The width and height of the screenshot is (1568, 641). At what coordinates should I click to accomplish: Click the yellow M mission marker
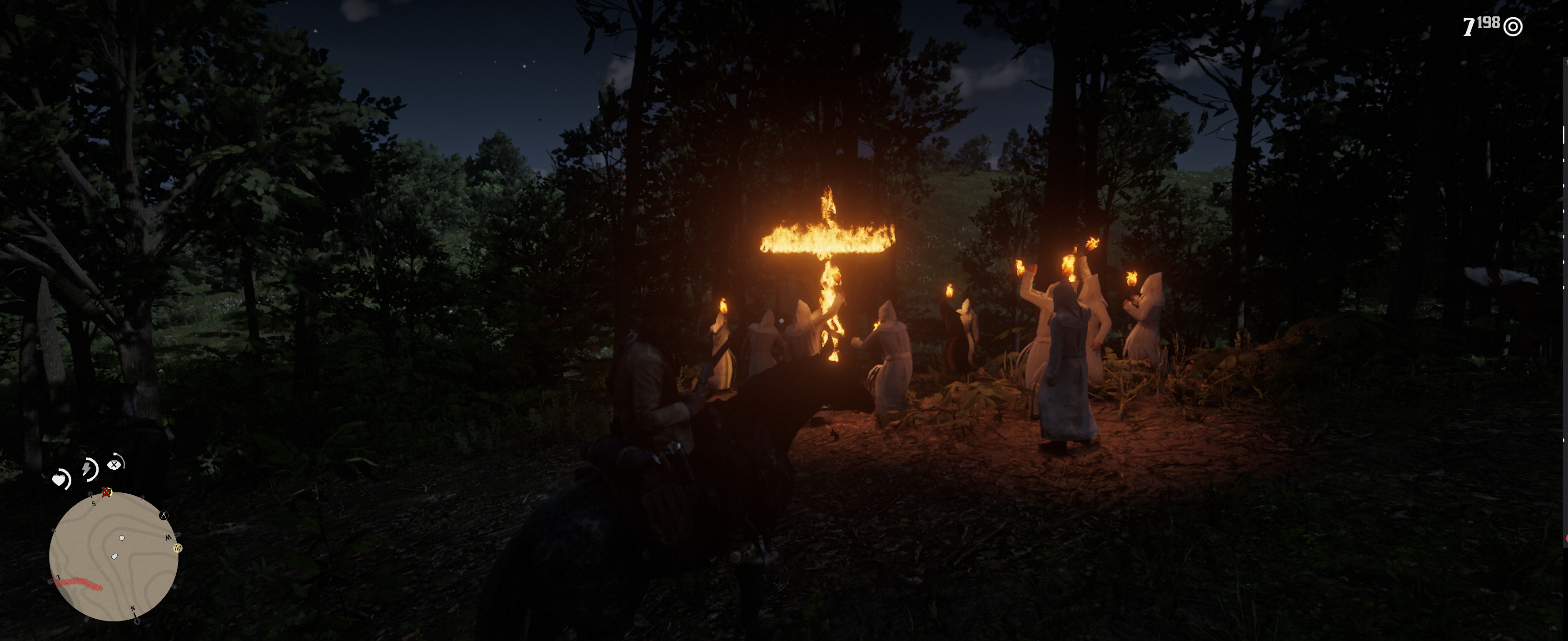(178, 548)
